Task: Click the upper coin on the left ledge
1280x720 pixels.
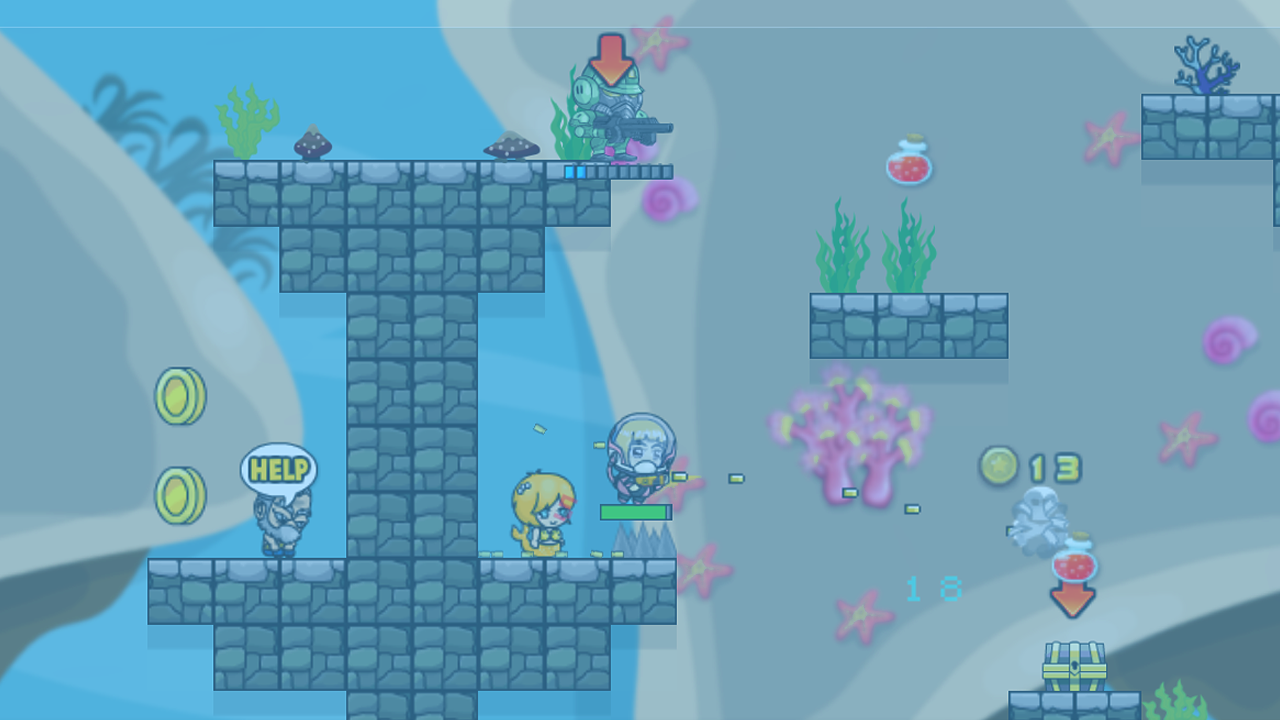Action: tap(178, 396)
